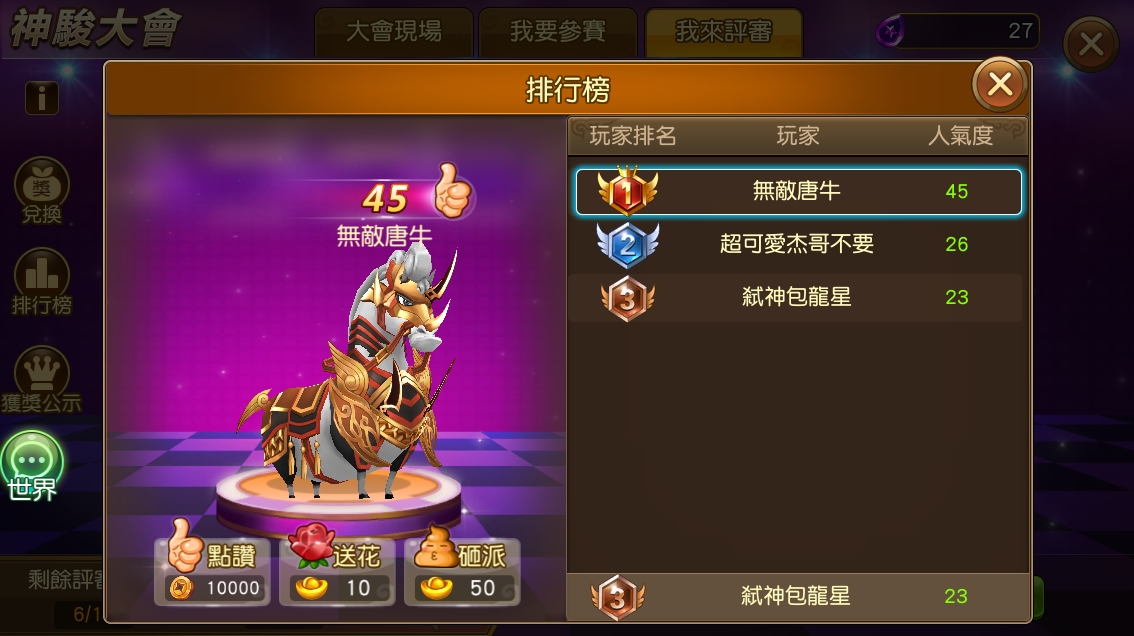
Task: Select the 我來評審 tab
Action: [x=723, y=32]
